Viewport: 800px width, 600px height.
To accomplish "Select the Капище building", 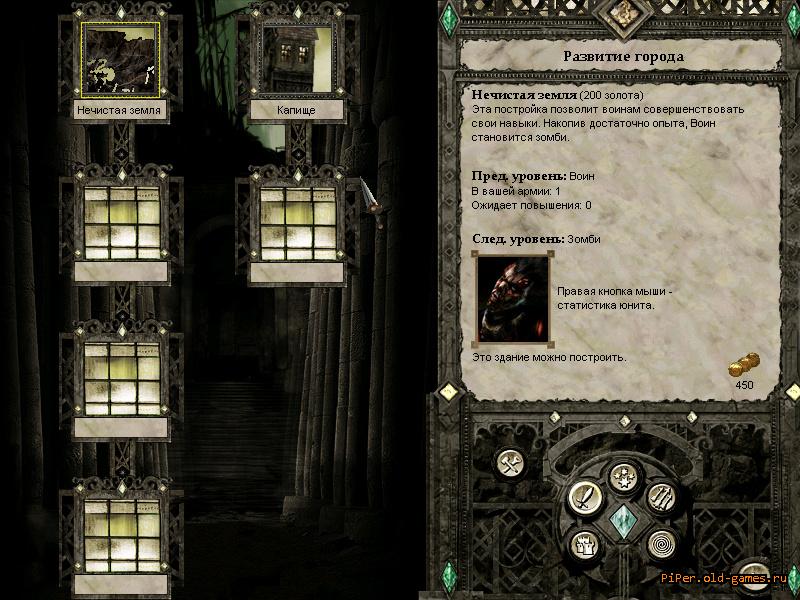I will click(x=296, y=61).
